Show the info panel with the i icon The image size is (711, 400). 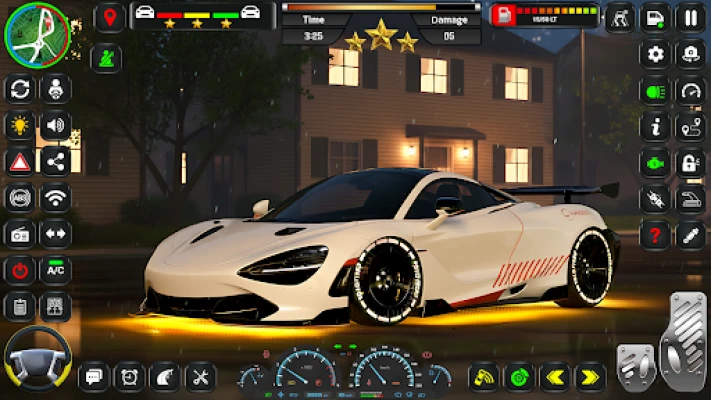pyautogui.click(x=656, y=127)
